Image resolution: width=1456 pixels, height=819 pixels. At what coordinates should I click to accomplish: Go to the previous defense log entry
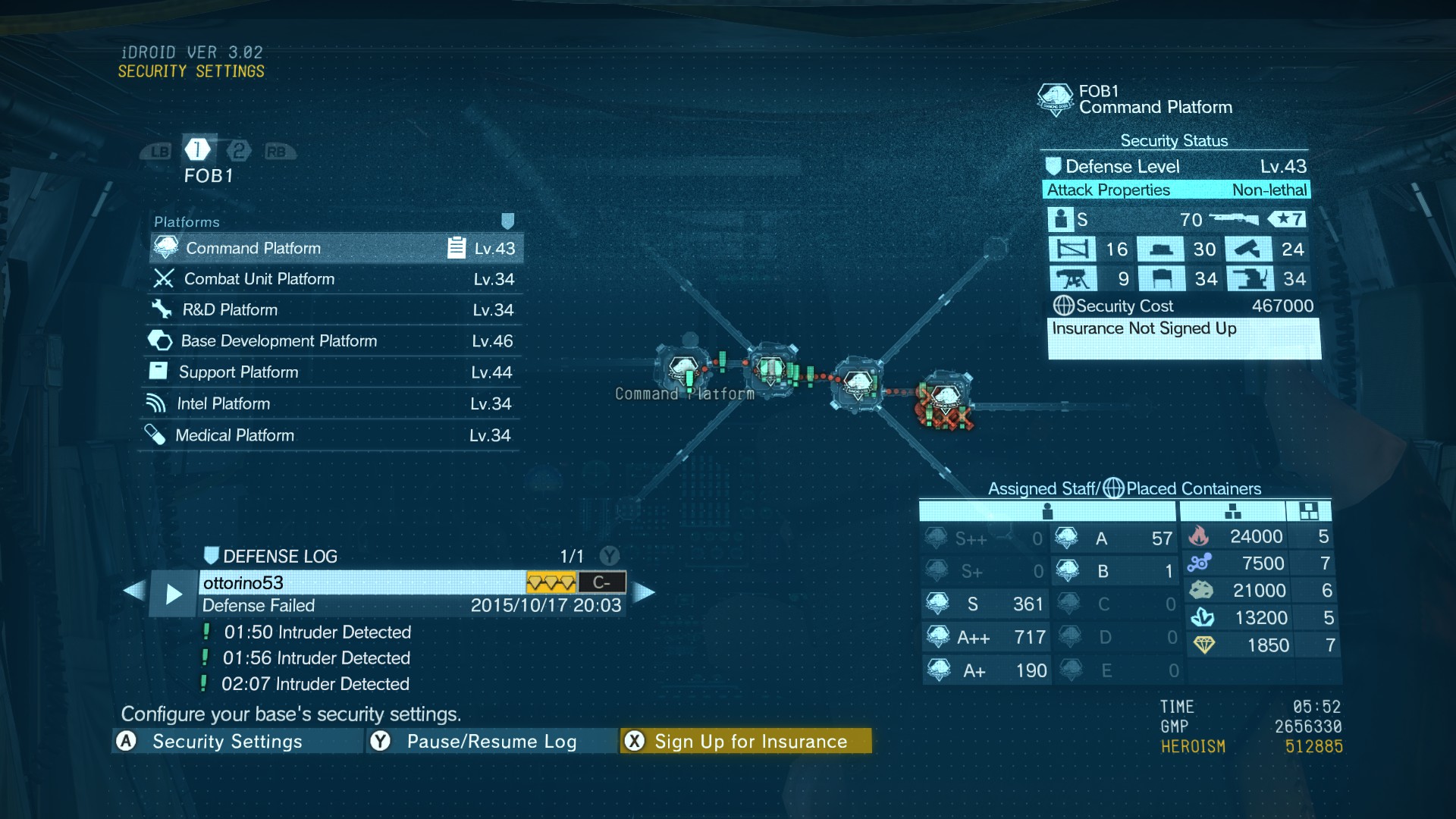point(134,591)
